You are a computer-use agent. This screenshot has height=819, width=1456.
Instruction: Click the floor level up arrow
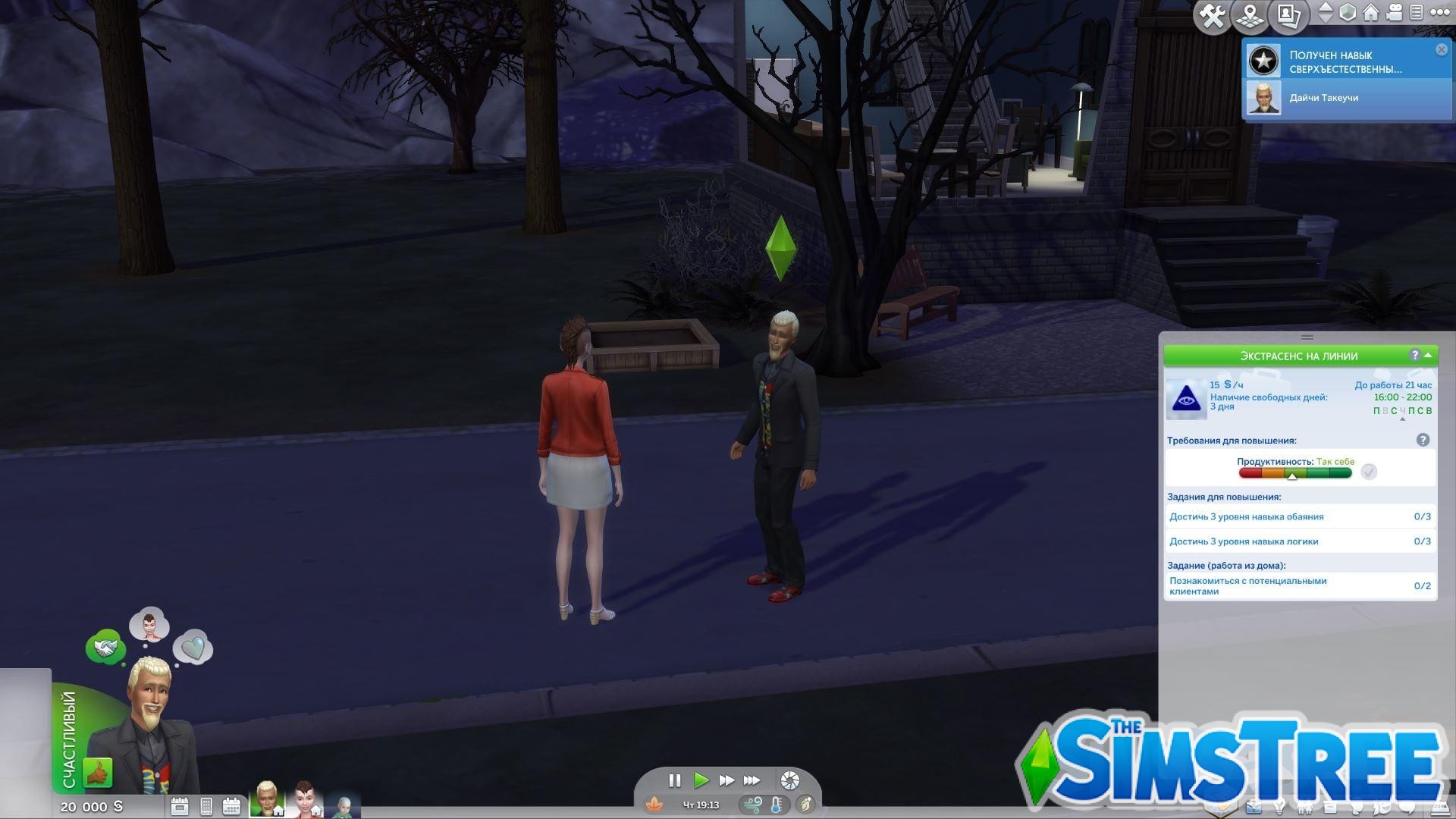pyautogui.click(x=1324, y=8)
